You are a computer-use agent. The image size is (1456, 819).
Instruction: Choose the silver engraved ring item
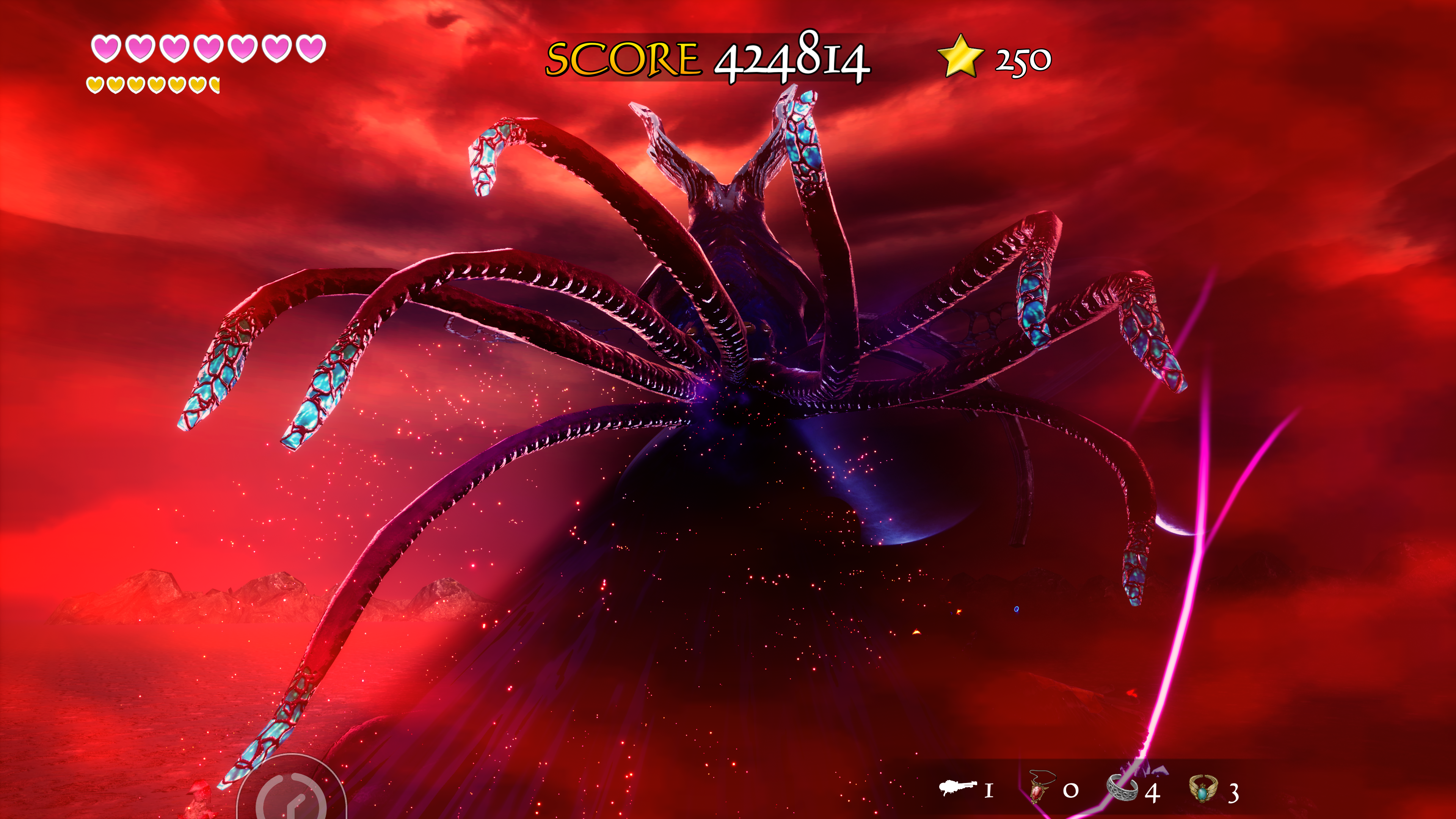coord(1122,788)
